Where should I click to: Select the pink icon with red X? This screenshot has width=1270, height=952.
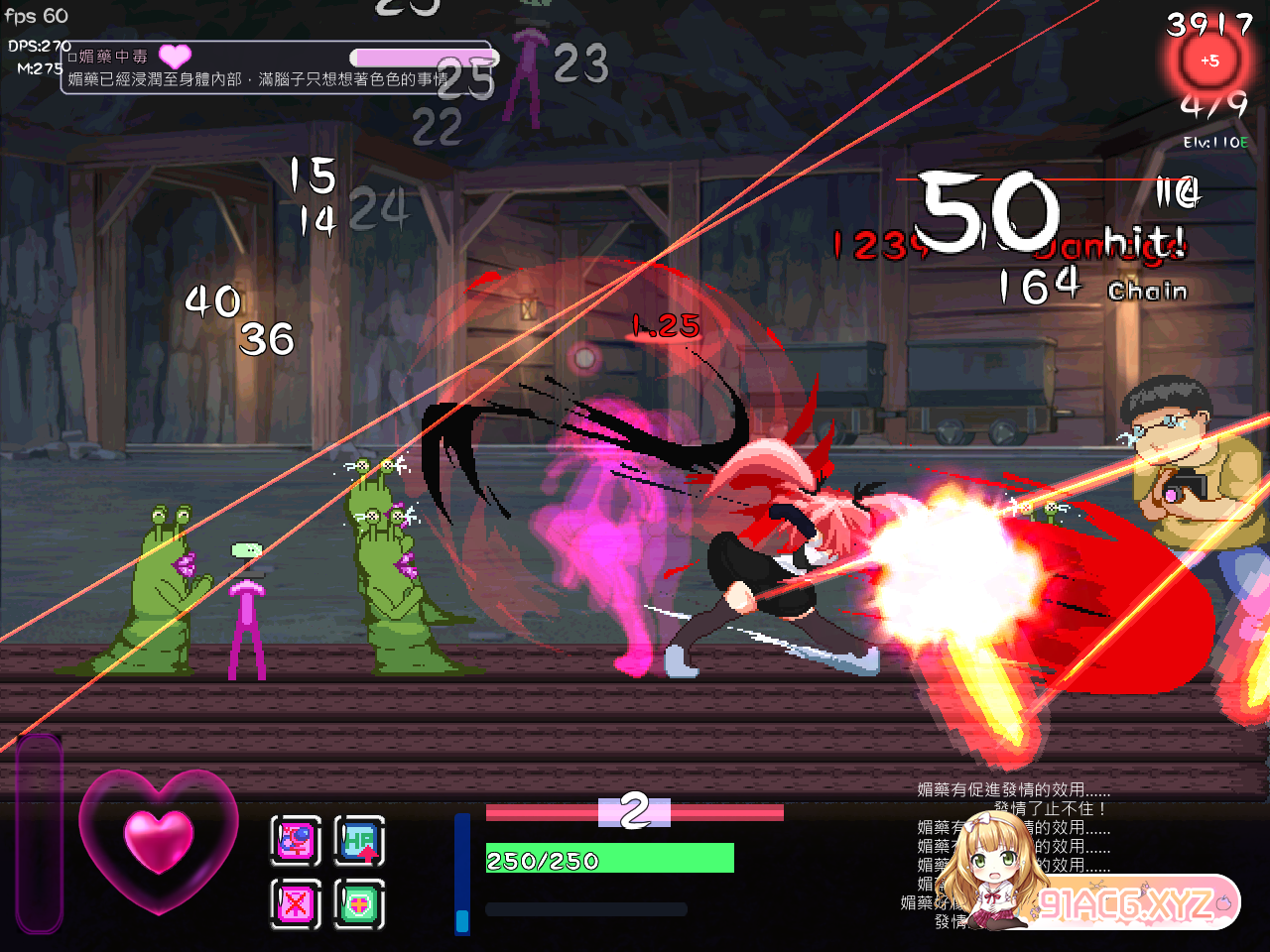pyautogui.click(x=296, y=903)
